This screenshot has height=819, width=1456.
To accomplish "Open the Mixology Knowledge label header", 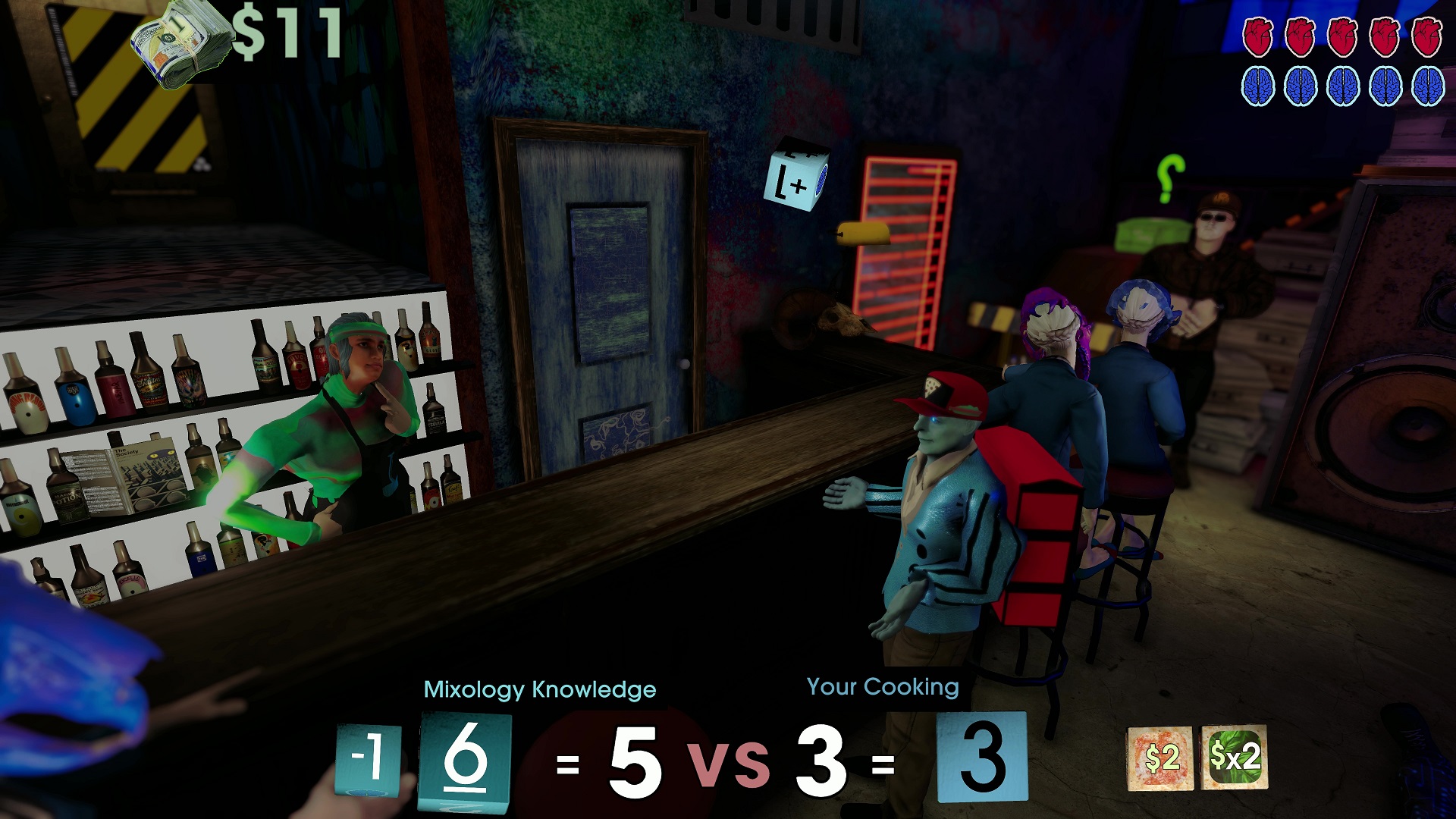I will click(541, 690).
